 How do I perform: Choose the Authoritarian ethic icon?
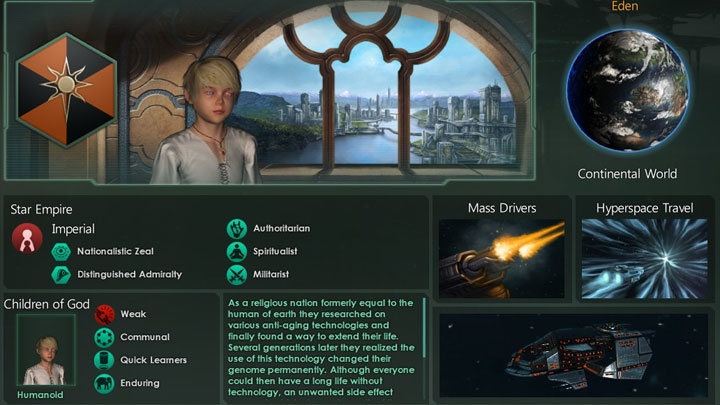coord(237,228)
